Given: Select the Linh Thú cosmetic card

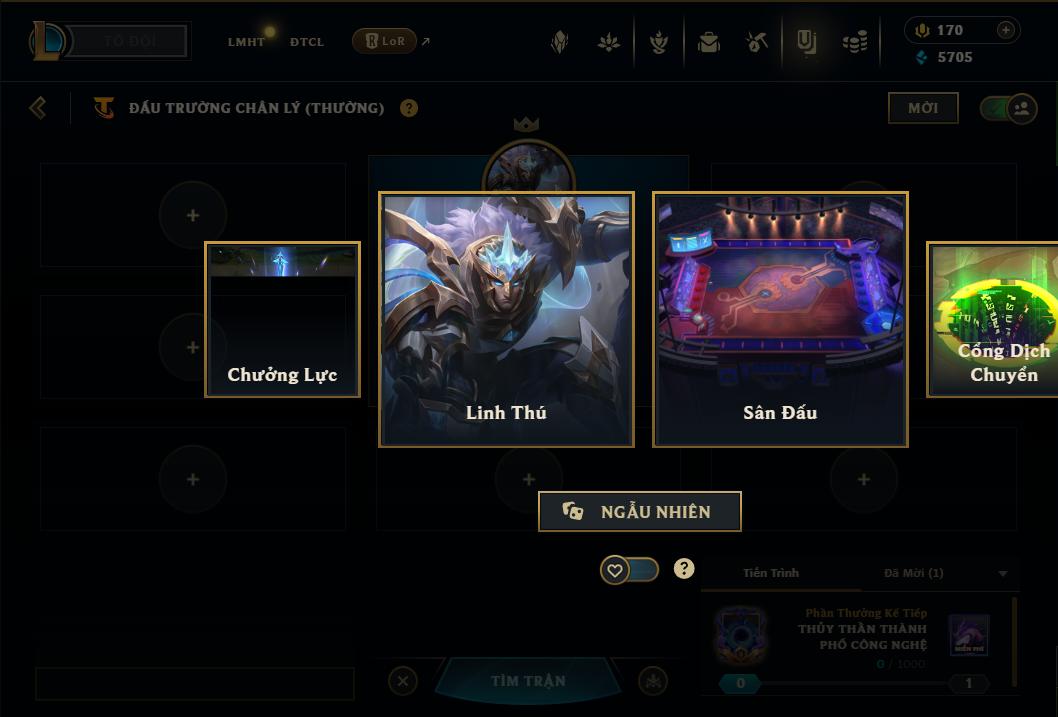Looking at the screenshot, I should pyautogui.click(x=506, y=319).
